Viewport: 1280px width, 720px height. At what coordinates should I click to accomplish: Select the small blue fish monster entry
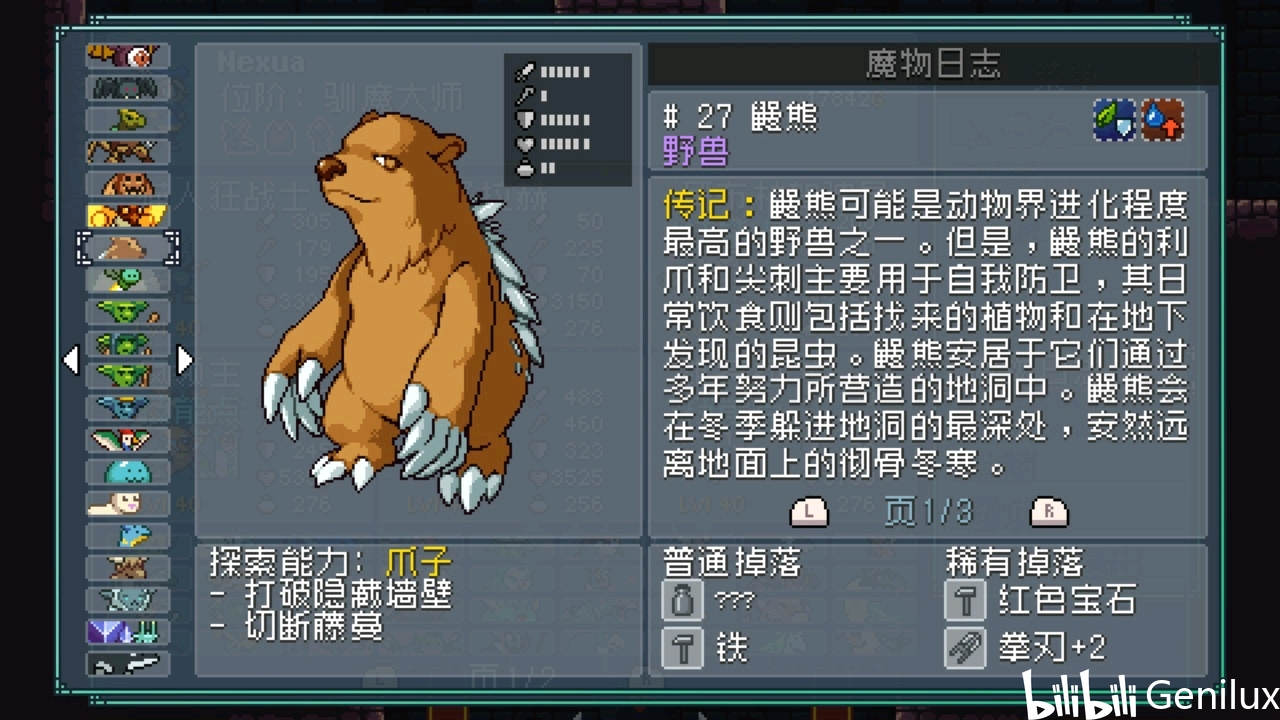pos(128,535)
